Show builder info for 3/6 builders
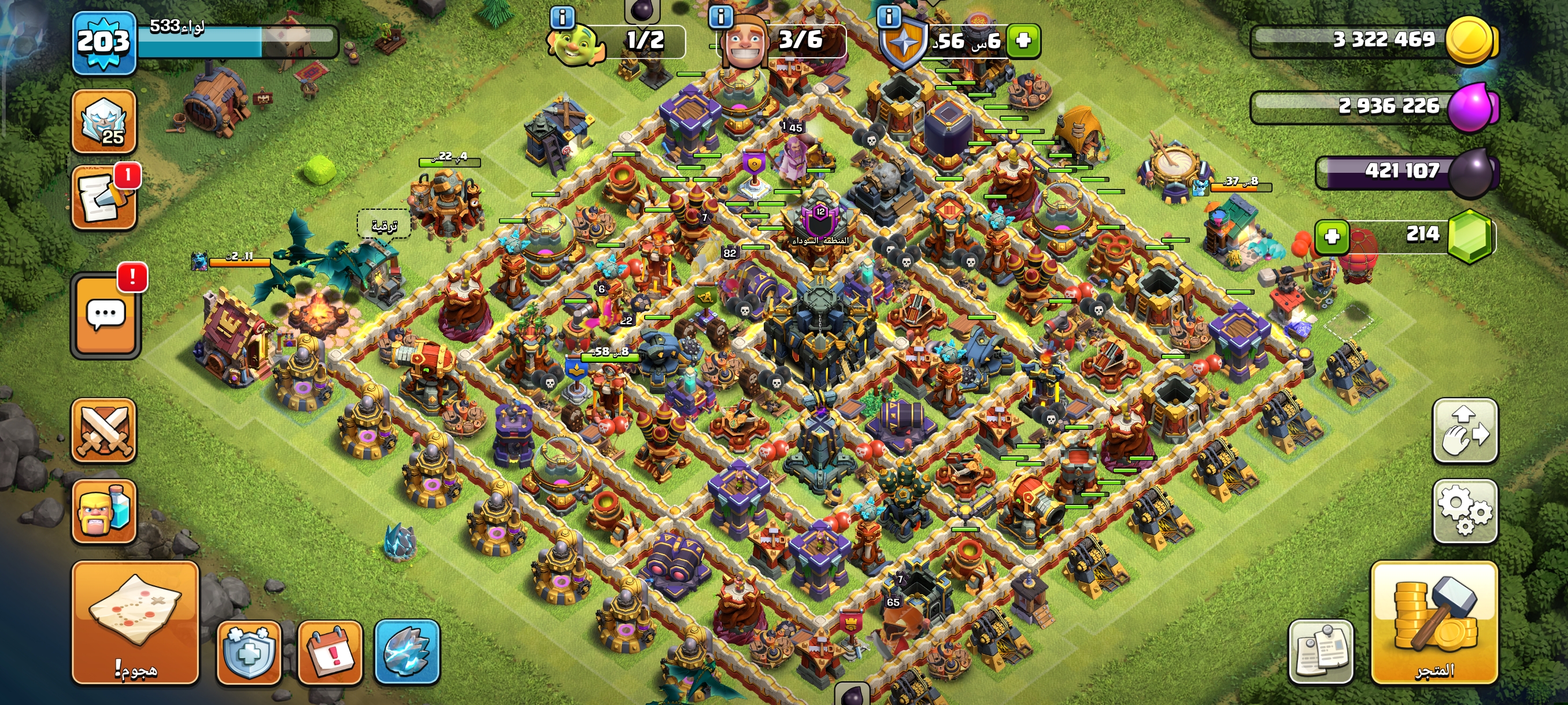1568x705 pixels. [722, 16]
